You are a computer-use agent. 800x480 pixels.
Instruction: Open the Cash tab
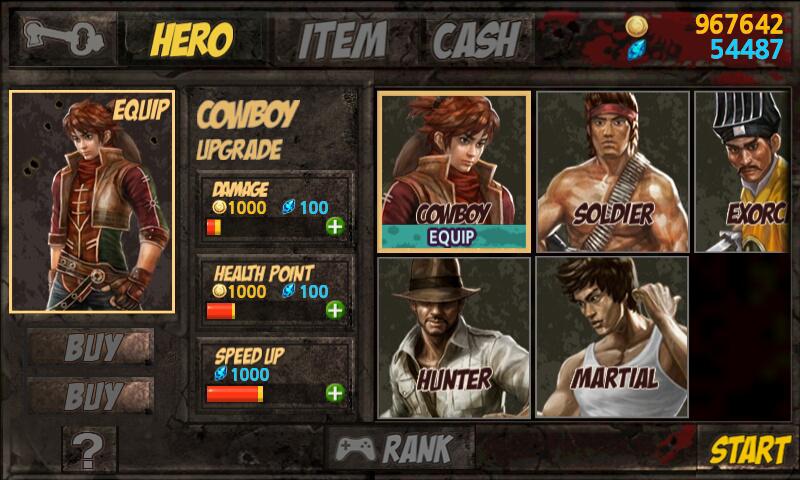pos(476,38)
